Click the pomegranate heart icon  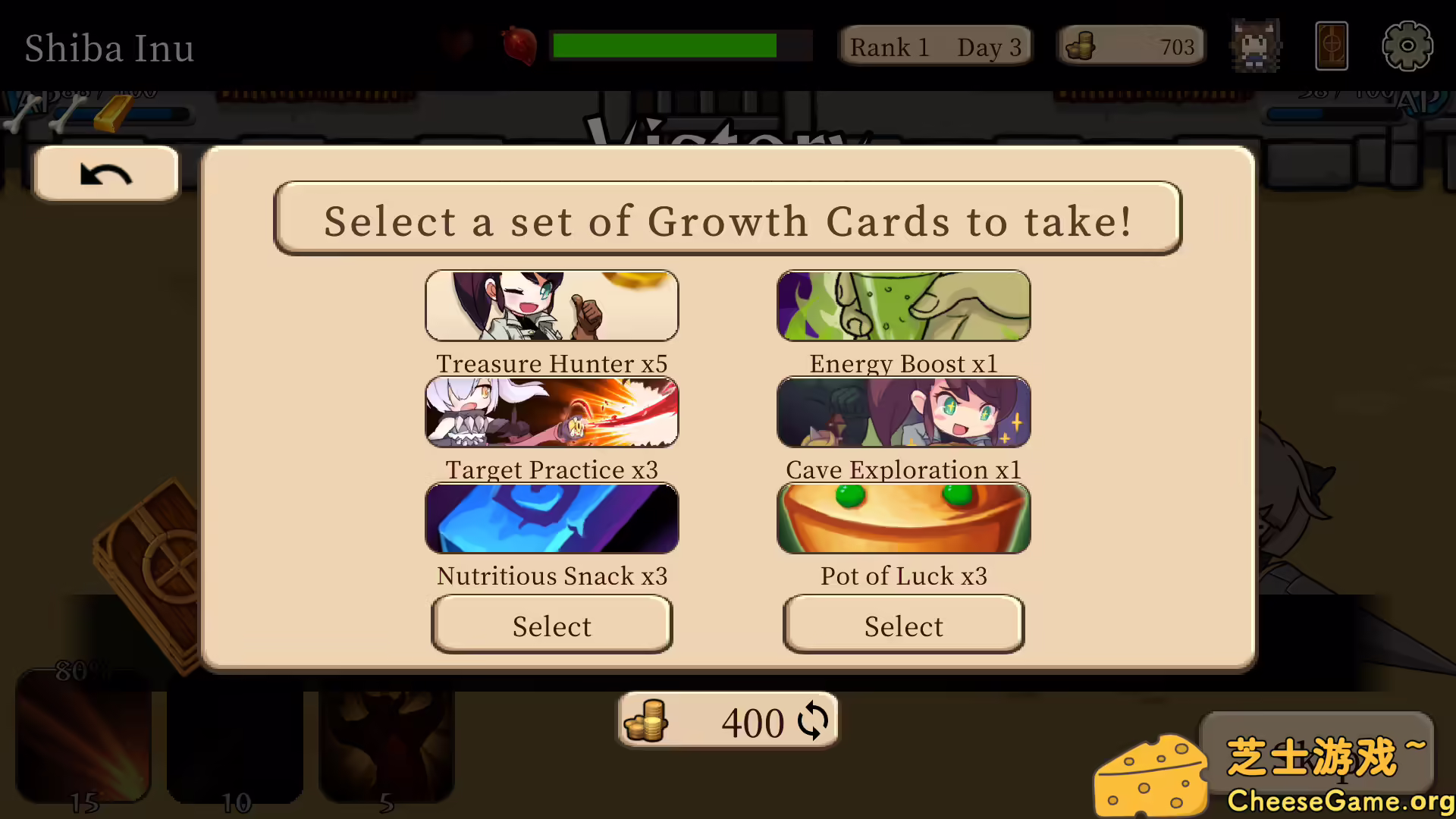(519, 44)
